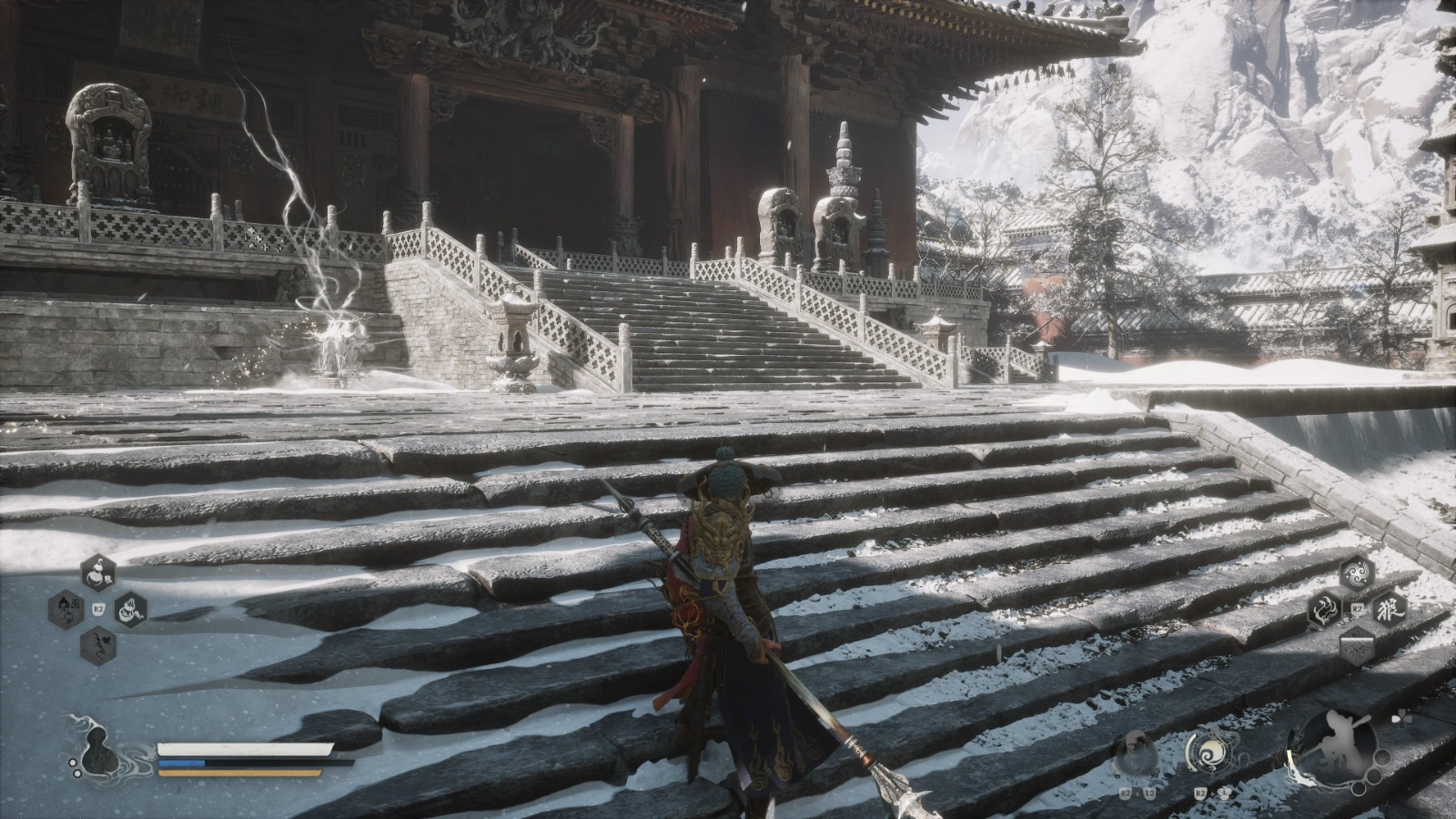Select the transformation spell icon with cooldown overlay

(x=1358, y=646)
